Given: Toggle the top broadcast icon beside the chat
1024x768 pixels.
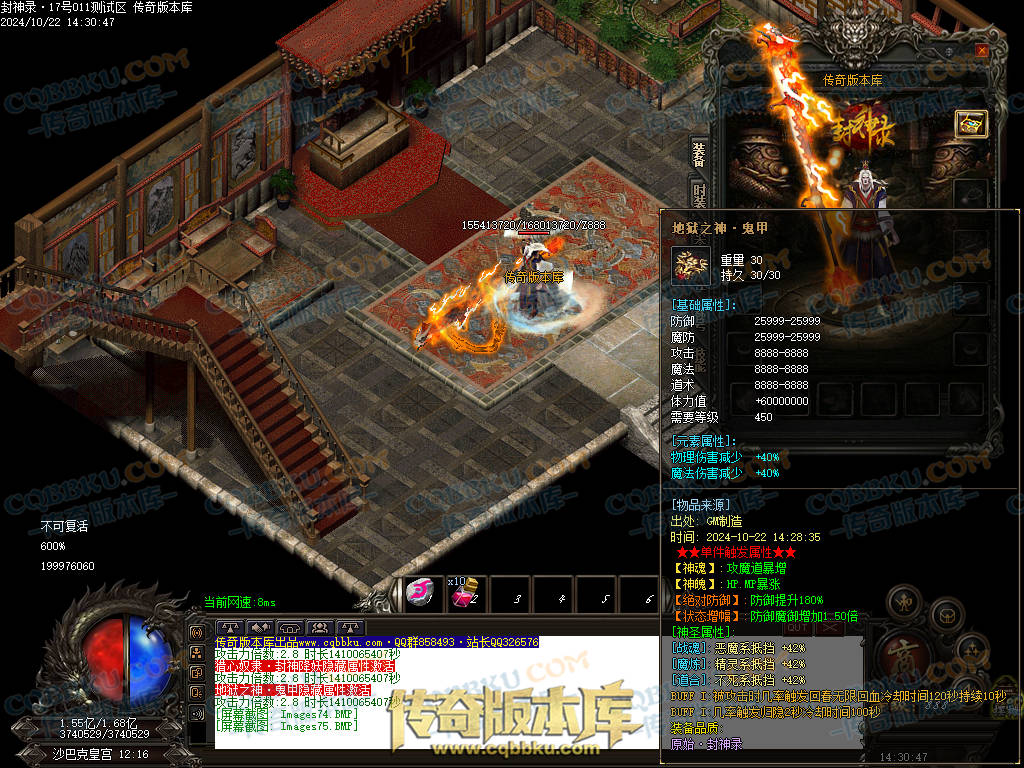Looking at the screenshot, I should [x=198, y=633].
